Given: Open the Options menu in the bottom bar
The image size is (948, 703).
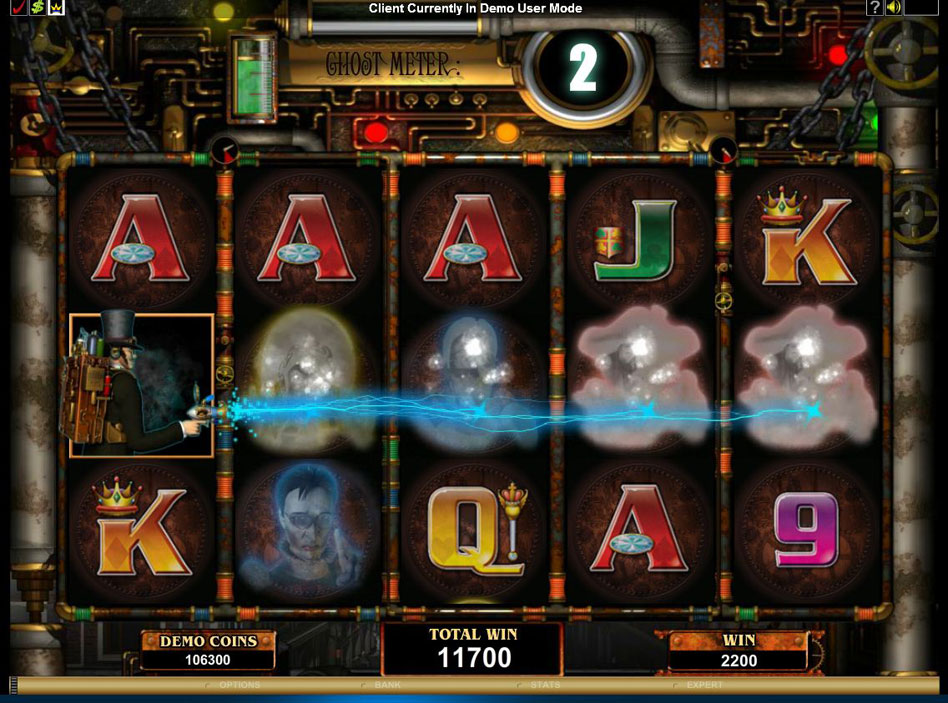Looking at the screenshot, I should click(x=239, y=685).
